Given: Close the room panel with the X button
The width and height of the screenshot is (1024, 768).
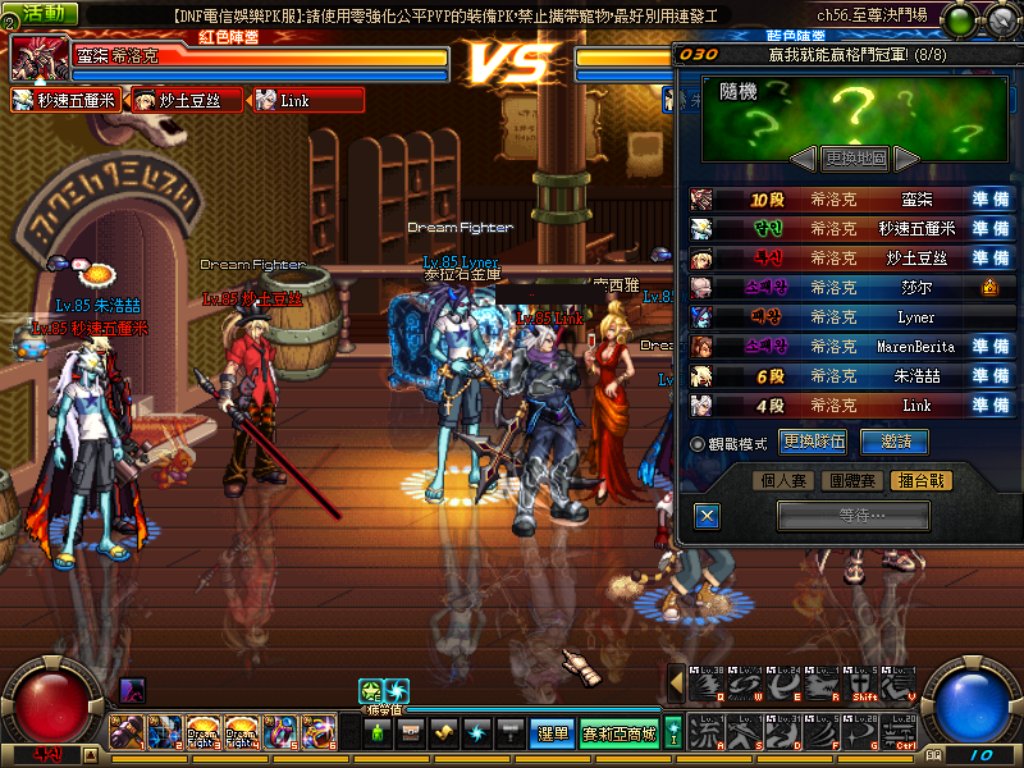Looking at the screenshot, I should click(x=707, y=516).
